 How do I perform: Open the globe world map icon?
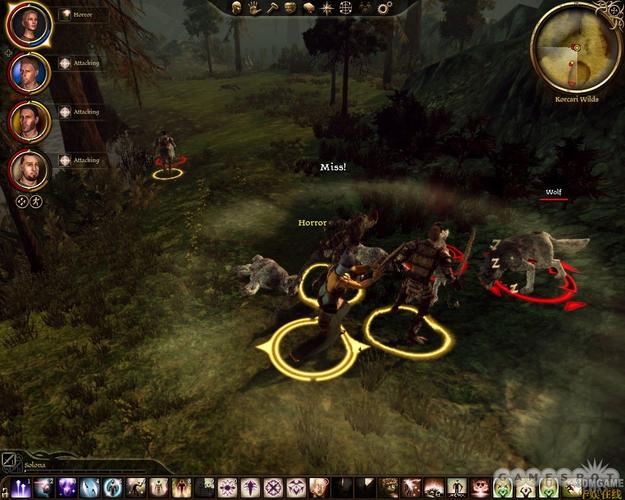[x=345, y=8]
